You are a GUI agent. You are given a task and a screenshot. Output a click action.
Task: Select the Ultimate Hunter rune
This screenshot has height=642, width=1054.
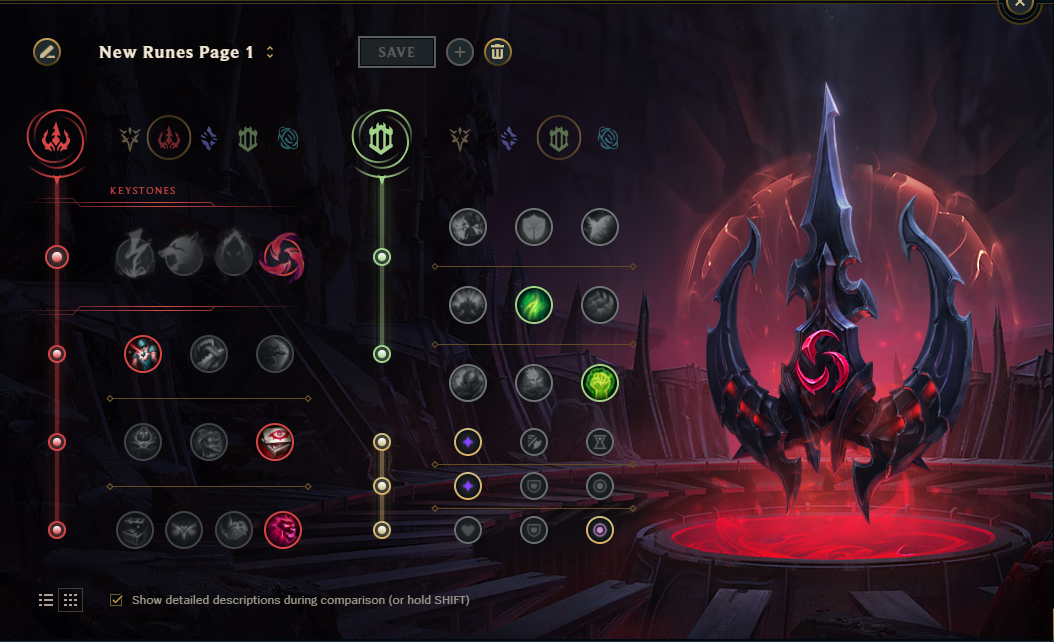(x=283, y=530)
